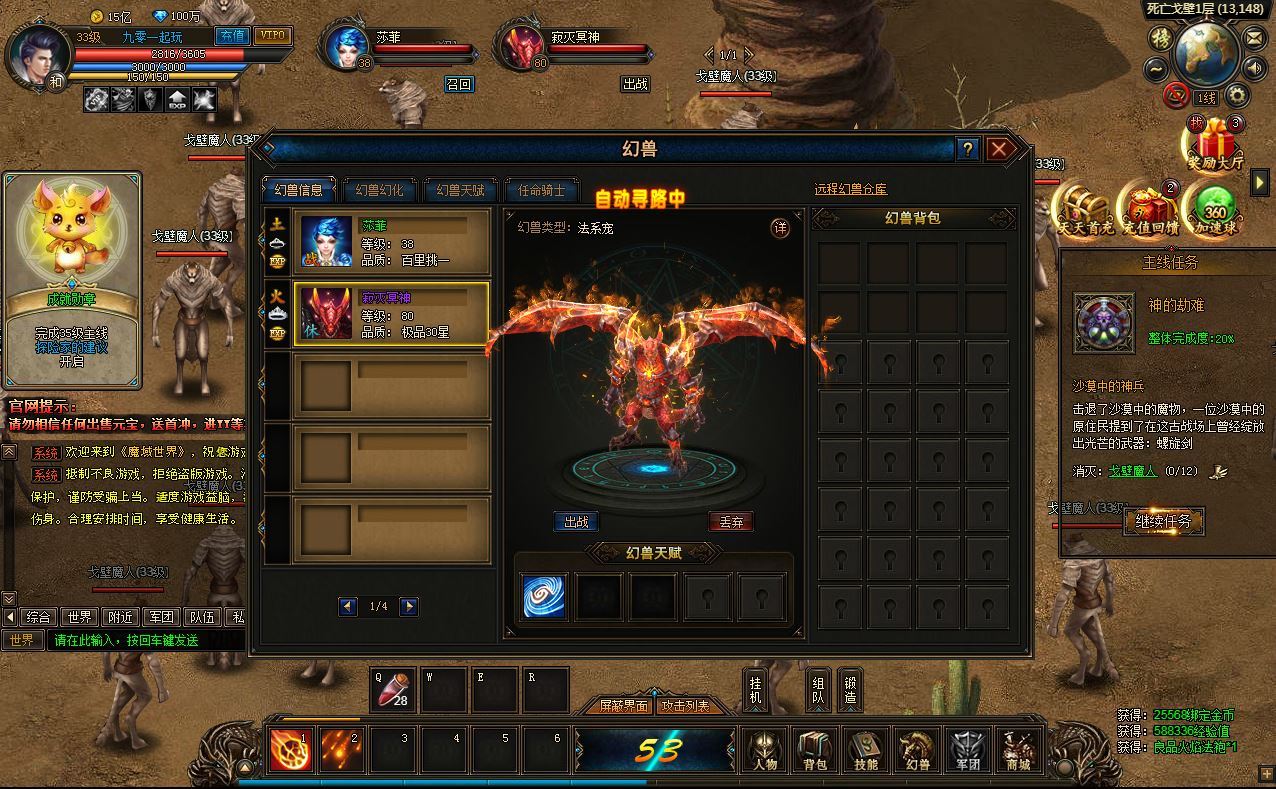Toggle 挂机 auto-battle mode

pos(756,690)
